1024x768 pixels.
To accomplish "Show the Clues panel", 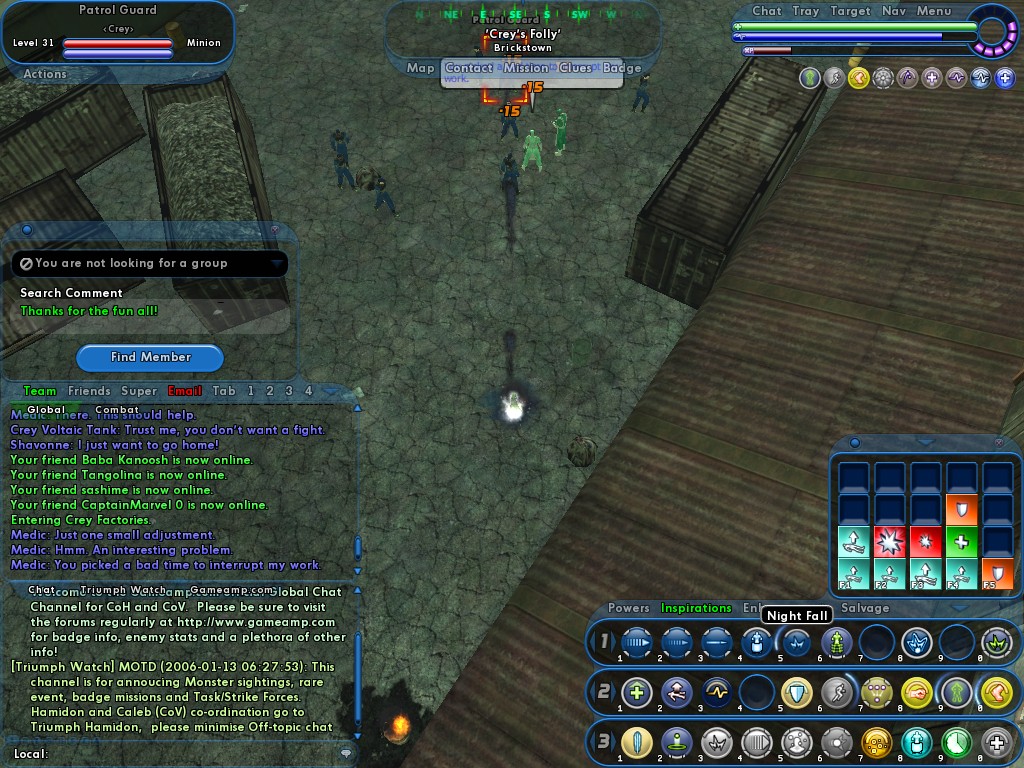I will pyautogui.click(x=576, y=68).
